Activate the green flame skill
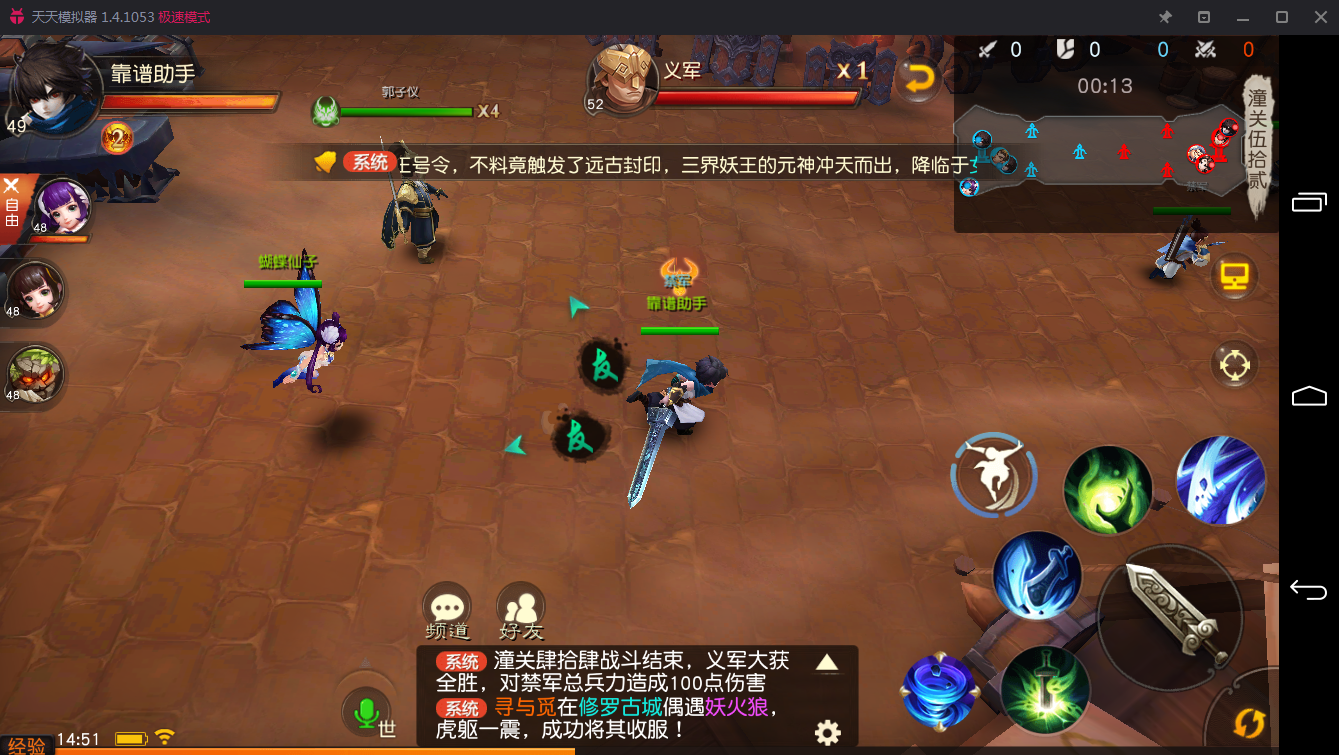The width and height of the screenshot is (1339, 755). 1107,490
